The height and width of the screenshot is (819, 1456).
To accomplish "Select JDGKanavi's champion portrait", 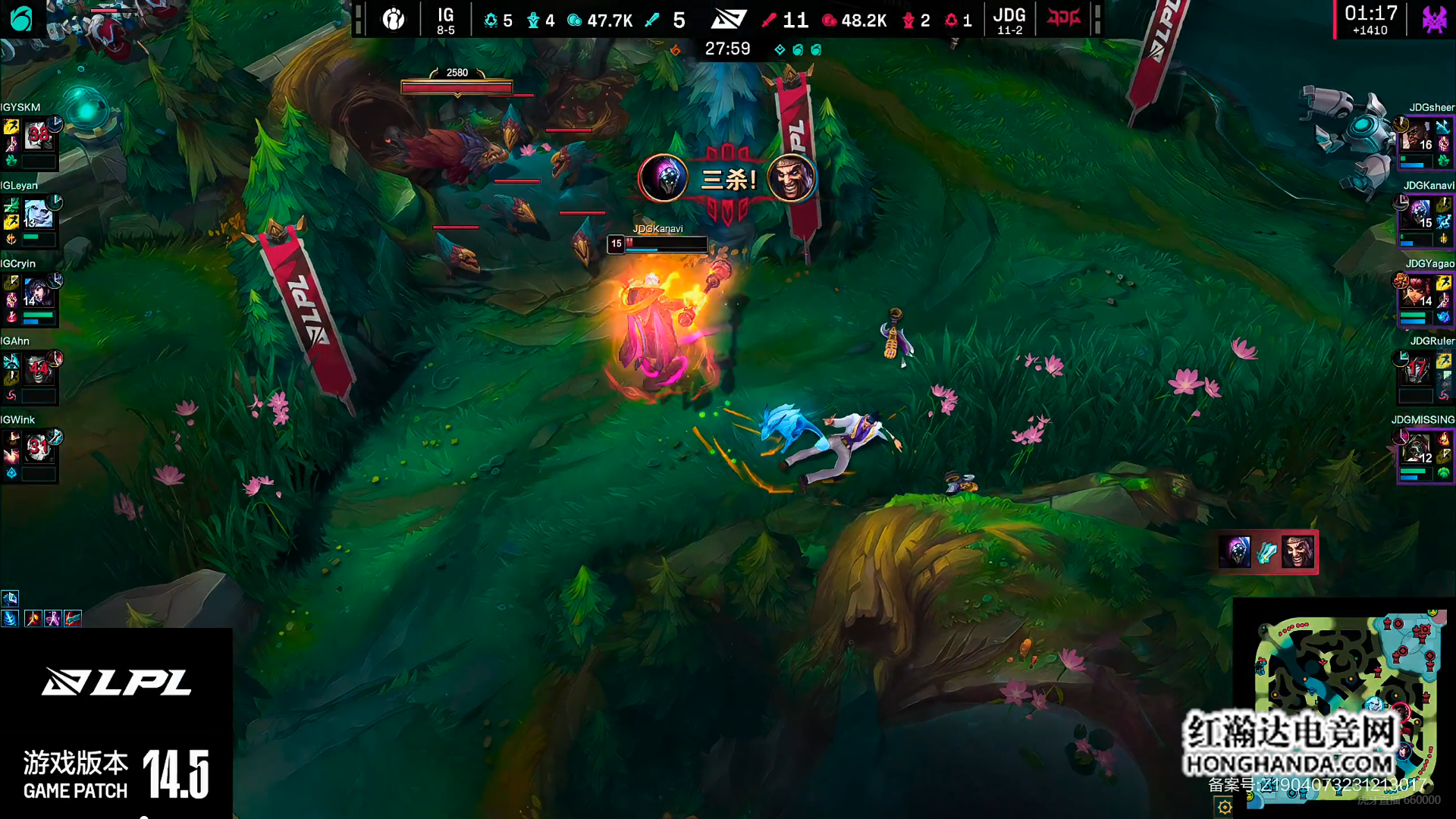I will point(1415,215).
